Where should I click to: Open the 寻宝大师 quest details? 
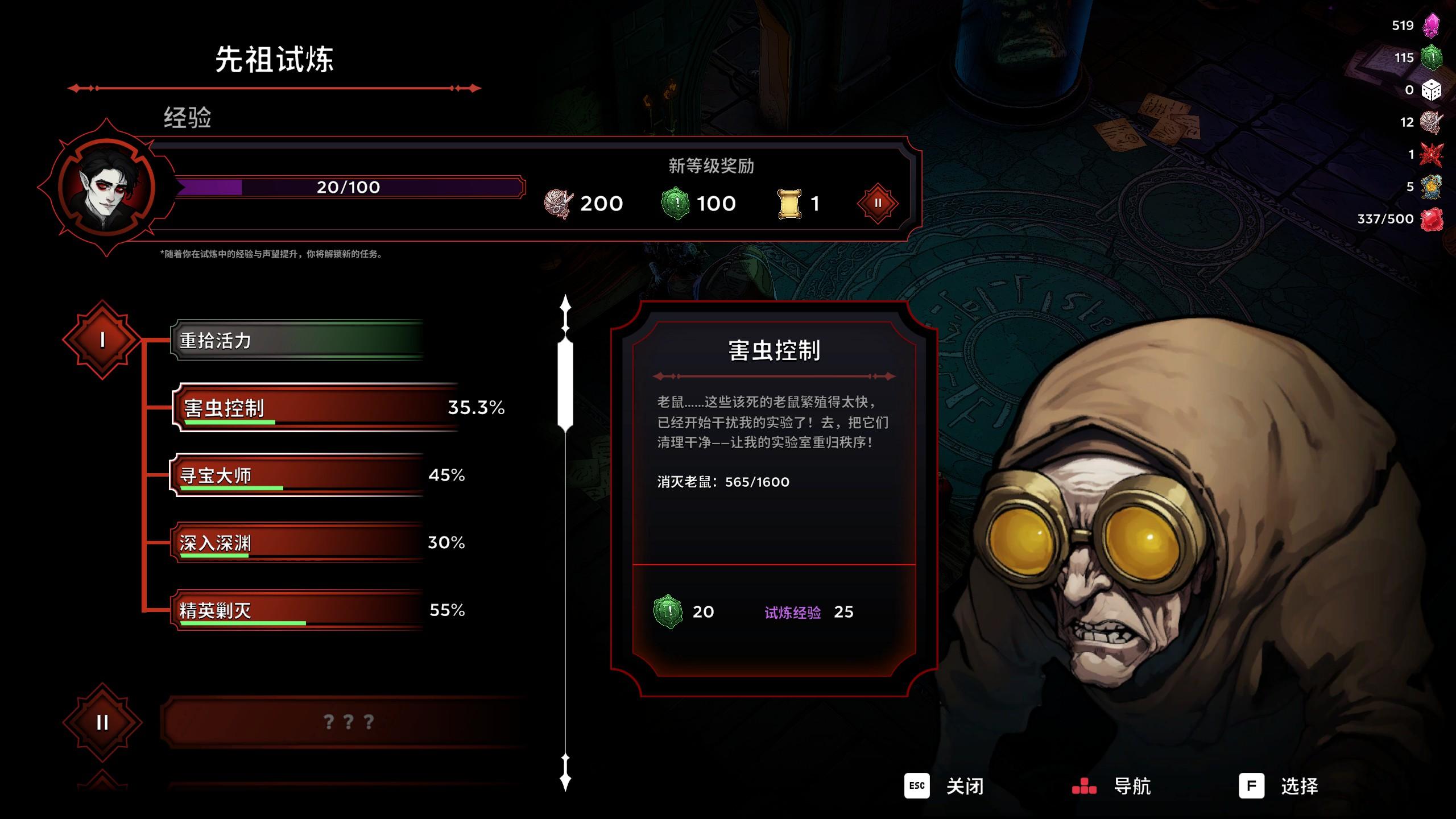(297, 475)
